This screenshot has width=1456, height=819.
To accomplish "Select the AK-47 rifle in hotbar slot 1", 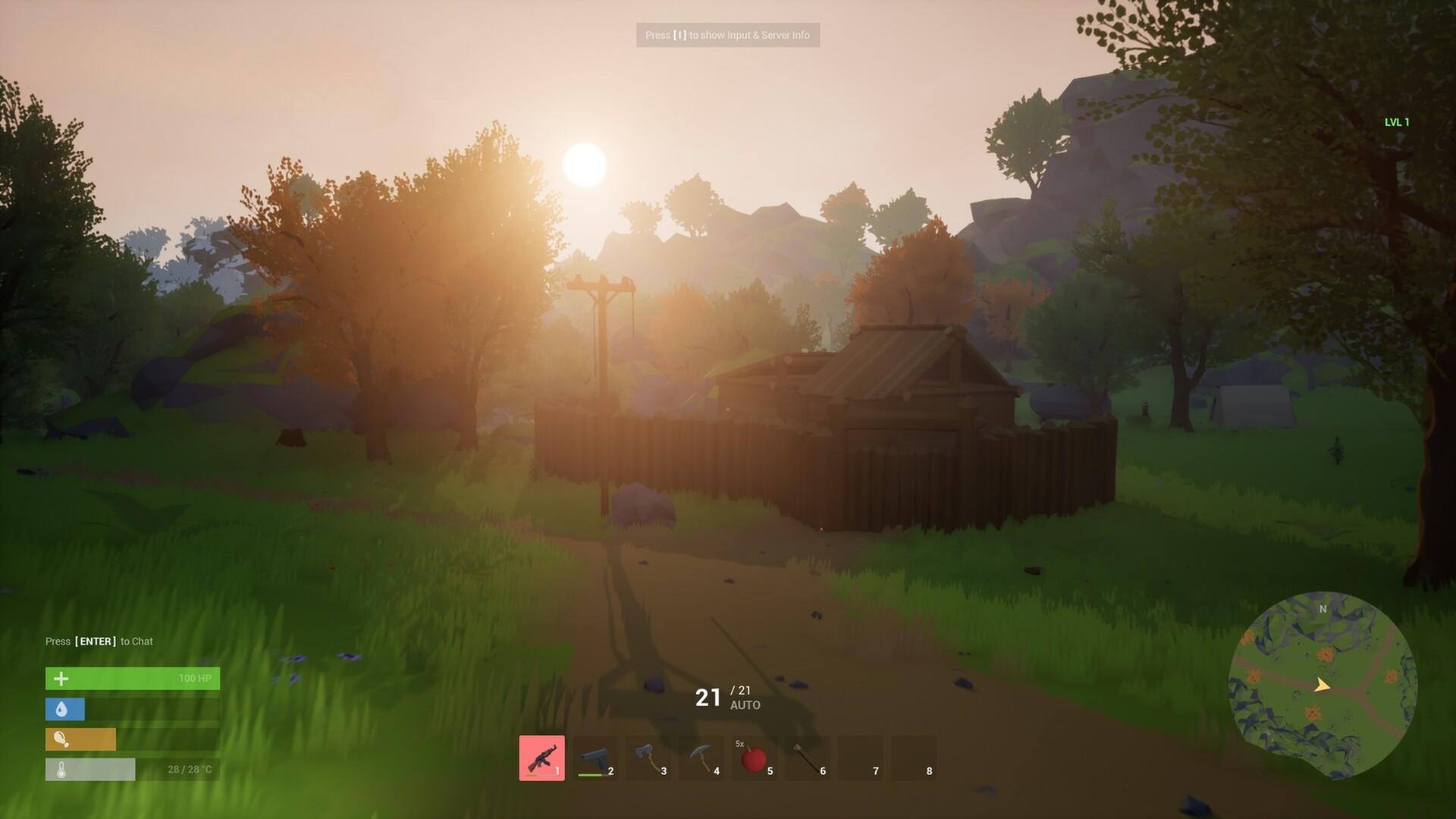I will click(x=543, y=758).
